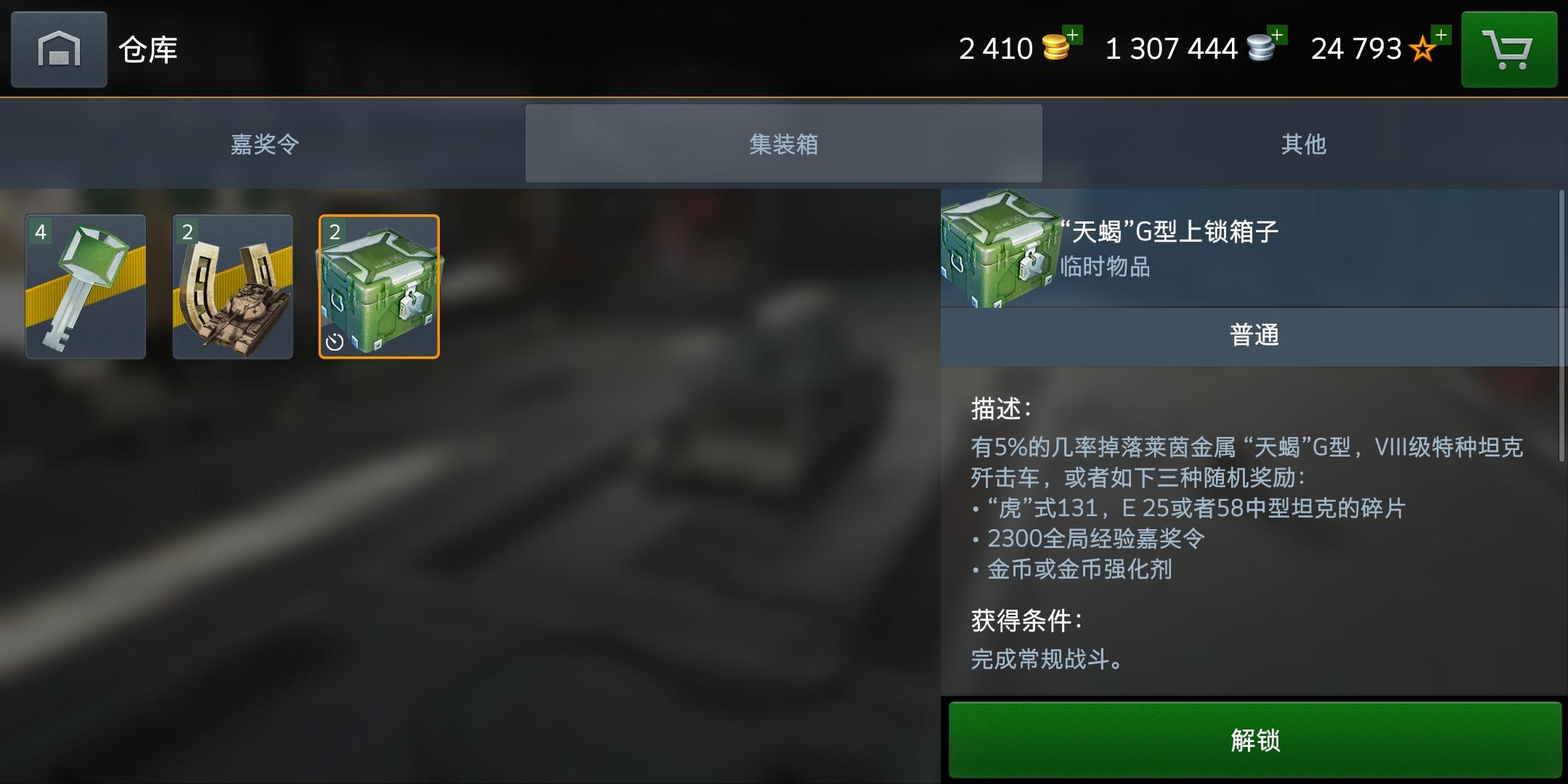Select the tank fragment item with count 2
1568x784 pixels.
(234, 287)
